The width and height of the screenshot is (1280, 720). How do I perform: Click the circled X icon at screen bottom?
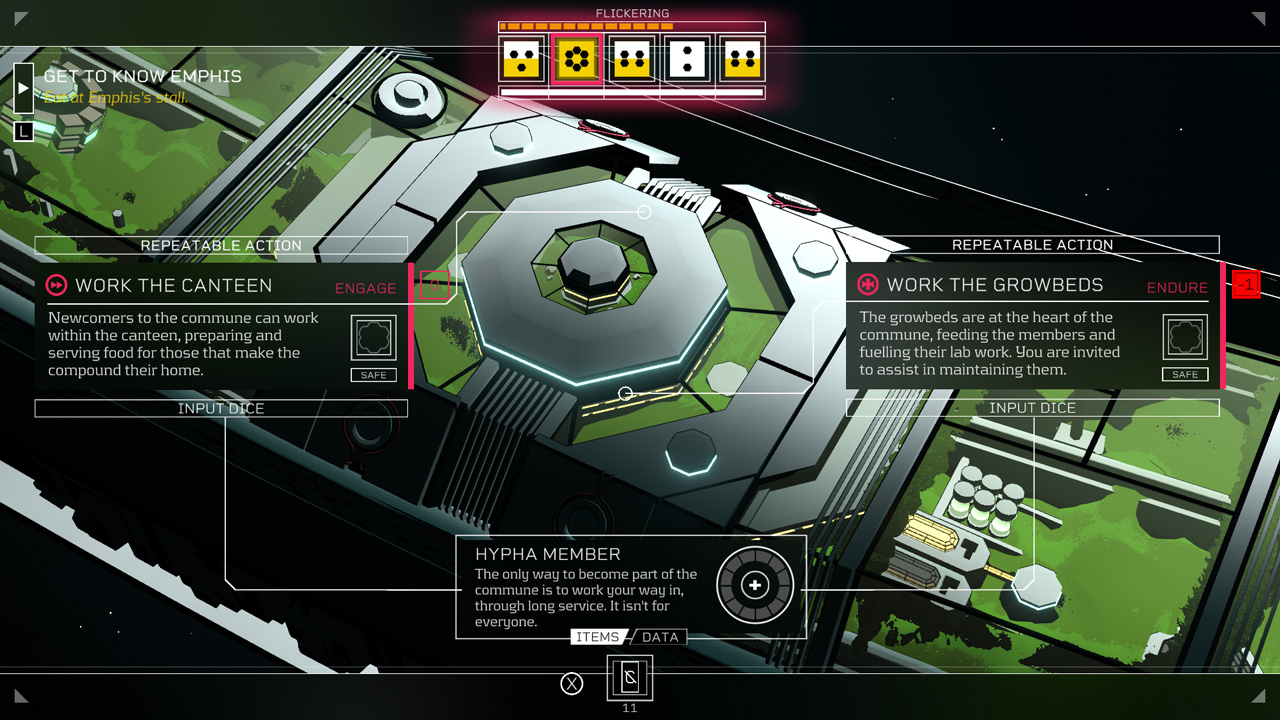(x=572, y=683)
